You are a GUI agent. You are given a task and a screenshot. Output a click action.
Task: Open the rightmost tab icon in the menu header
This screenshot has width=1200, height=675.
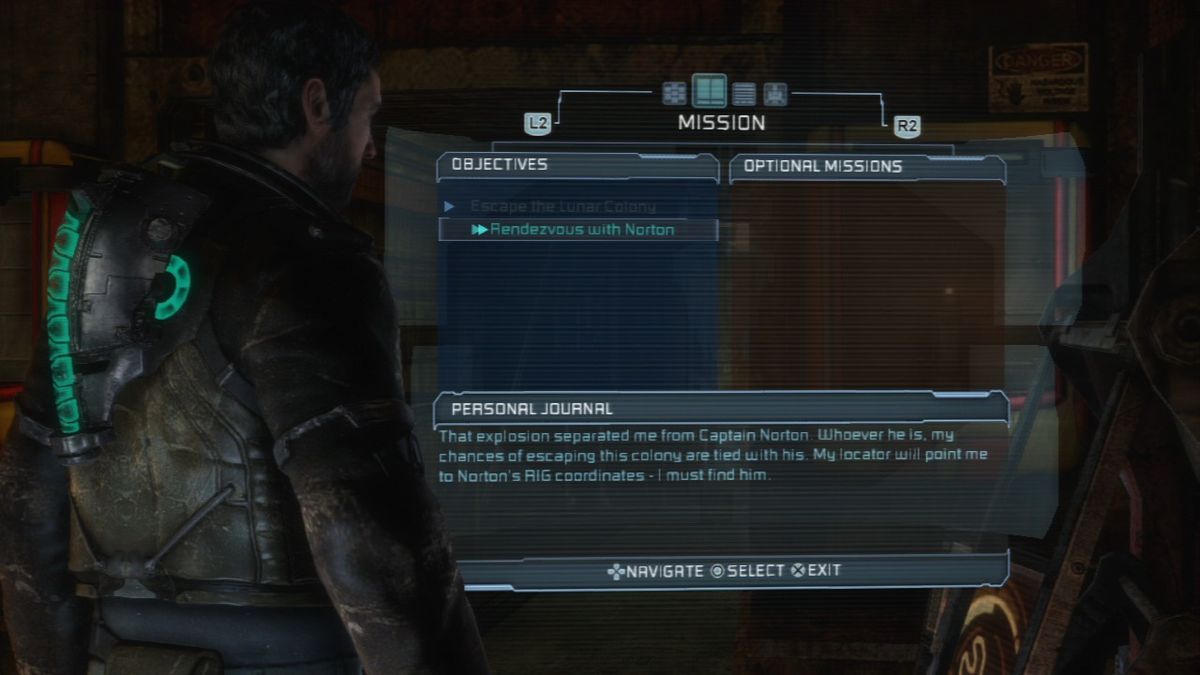click(775, 94)
